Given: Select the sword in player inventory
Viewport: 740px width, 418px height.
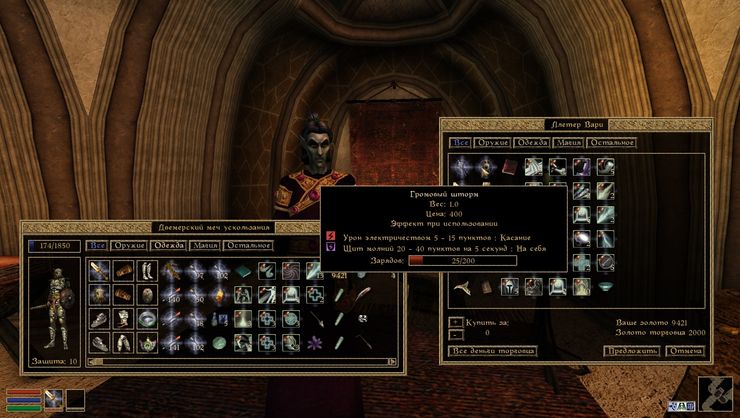Looking at the screenshot, I should point(99,270).
